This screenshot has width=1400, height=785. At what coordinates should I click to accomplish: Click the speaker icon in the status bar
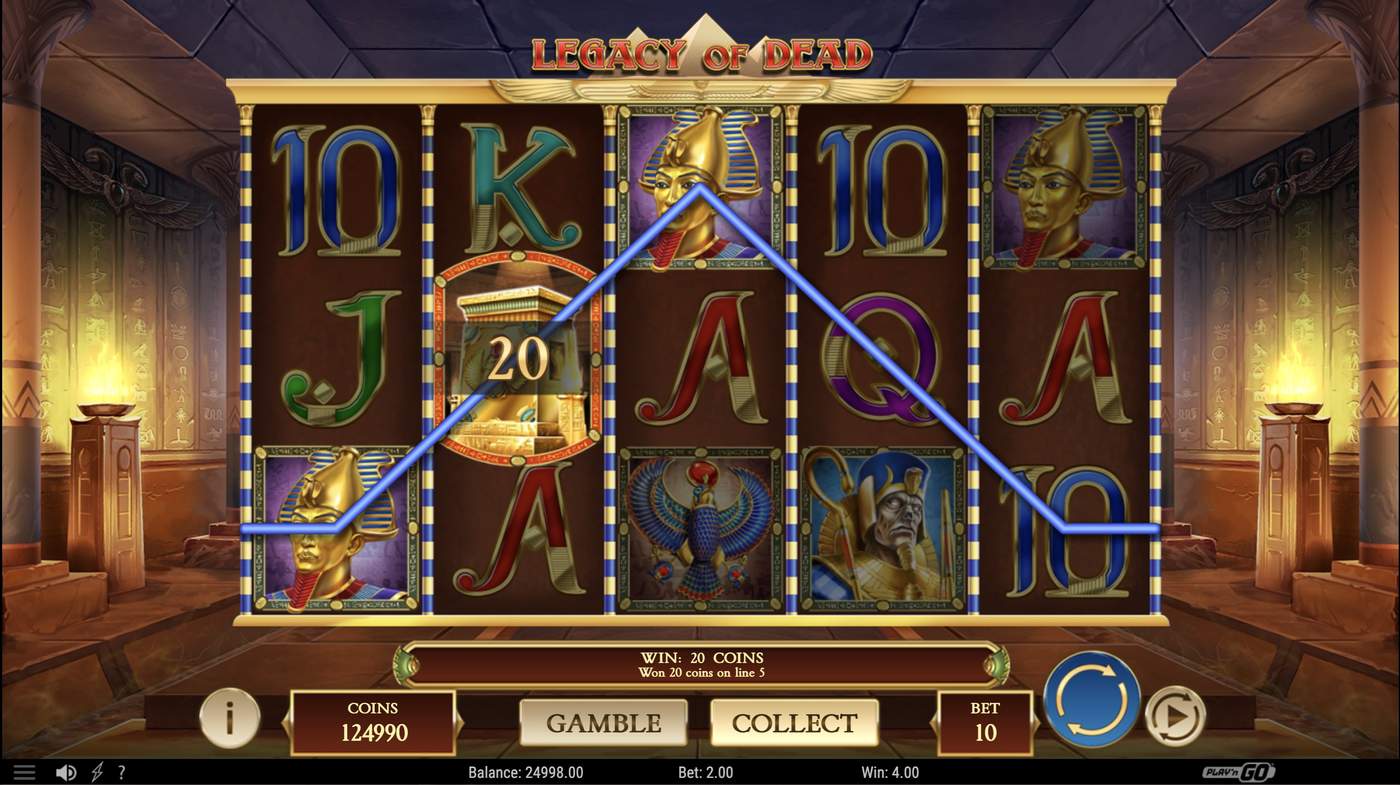pos(66,771)
